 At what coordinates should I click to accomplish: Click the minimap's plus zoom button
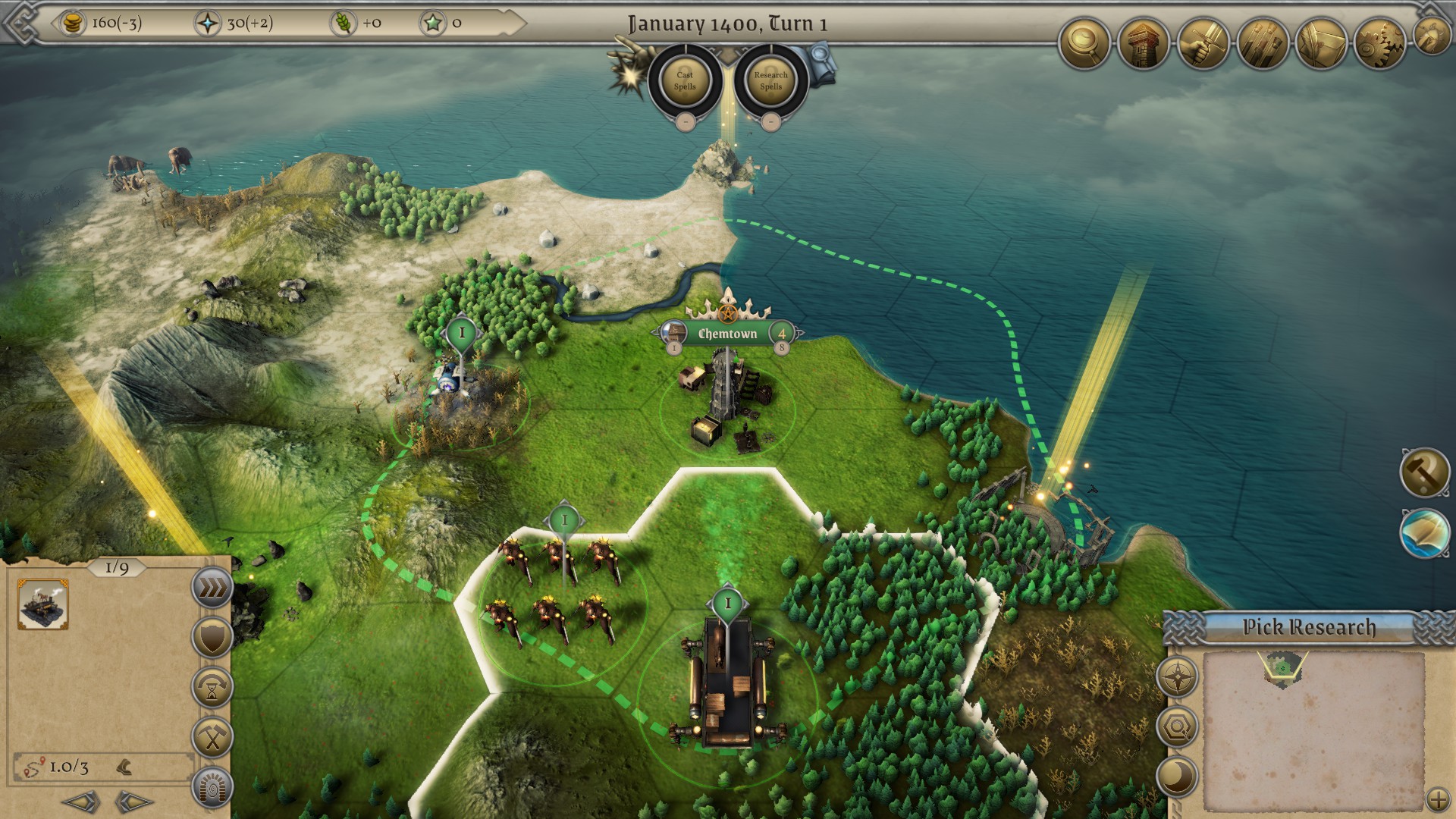point(1437,799)
